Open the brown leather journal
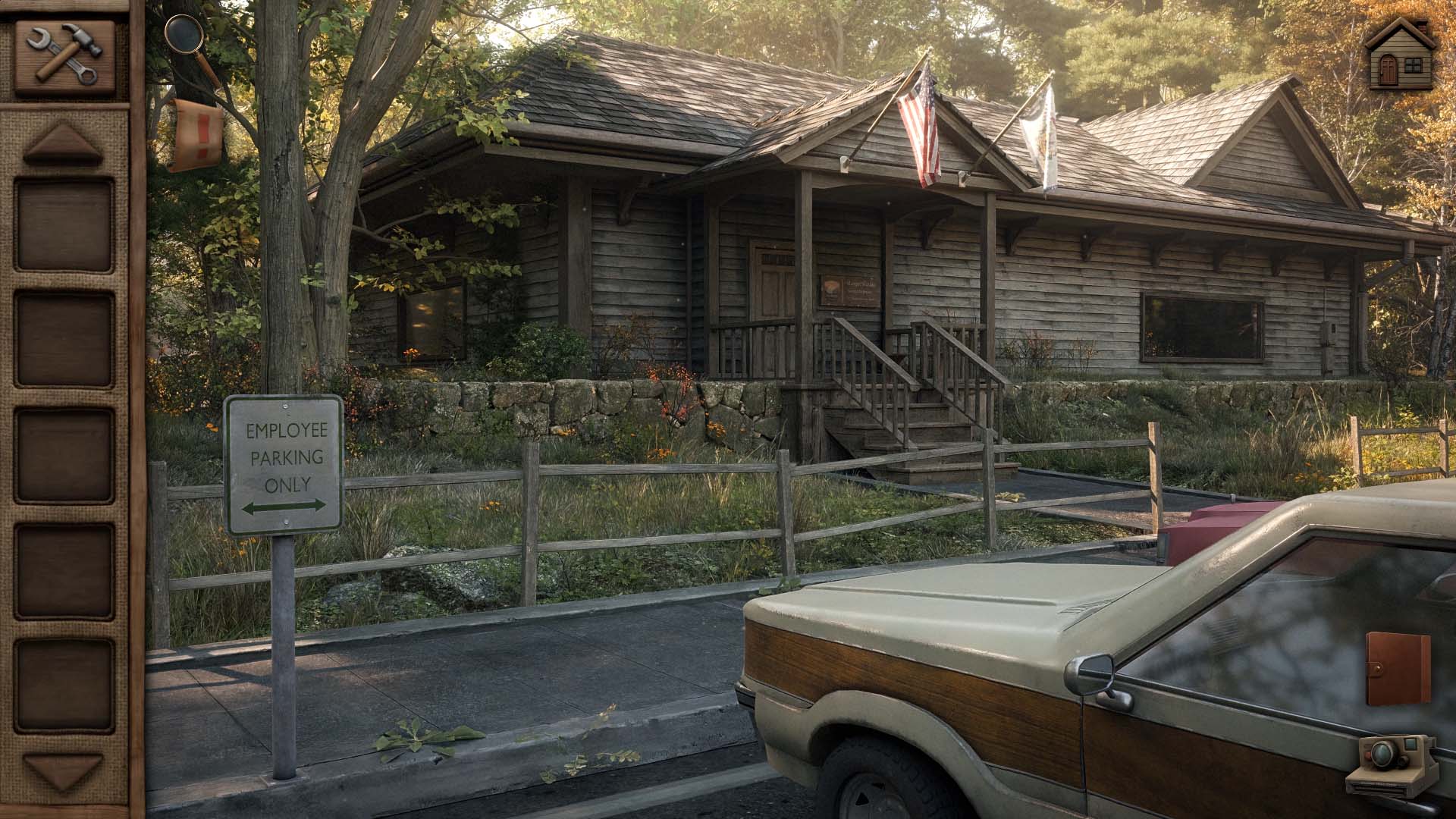Screen dimensions: 1456x819 1398,670
